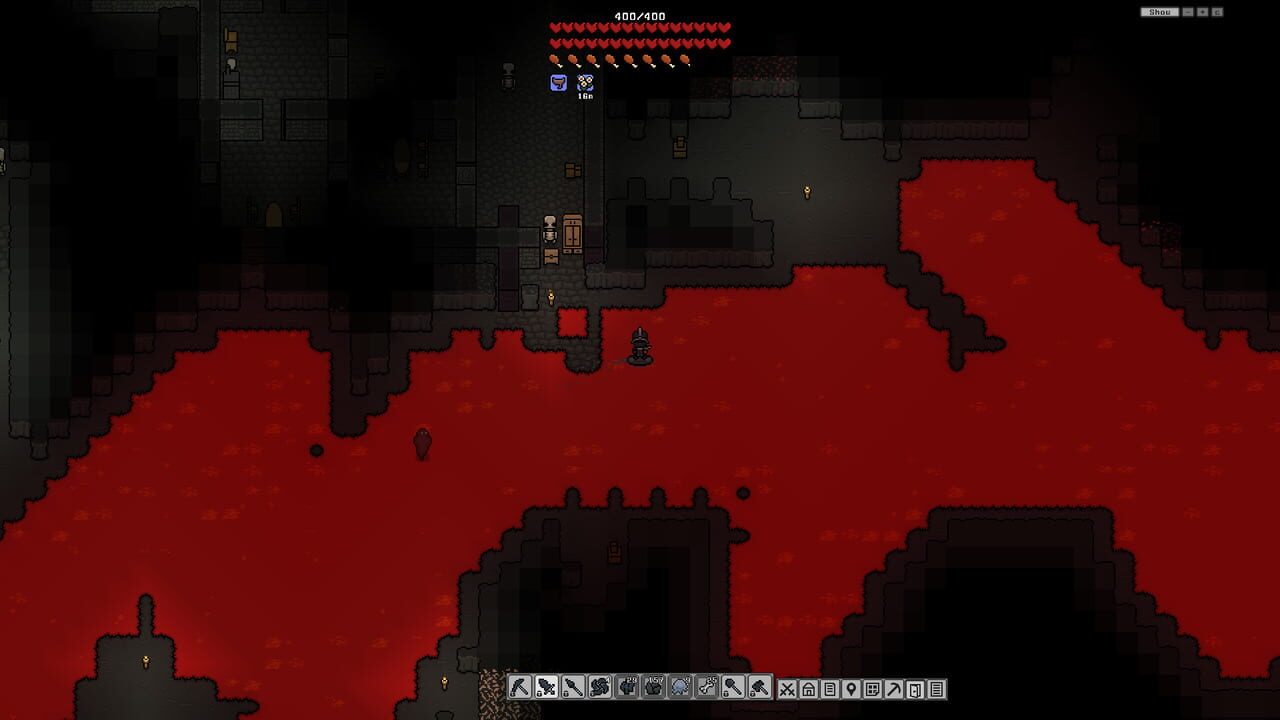1280x720 pixels.
Task: Toggle the flower buff showing 16m
Action: [585, 83]
